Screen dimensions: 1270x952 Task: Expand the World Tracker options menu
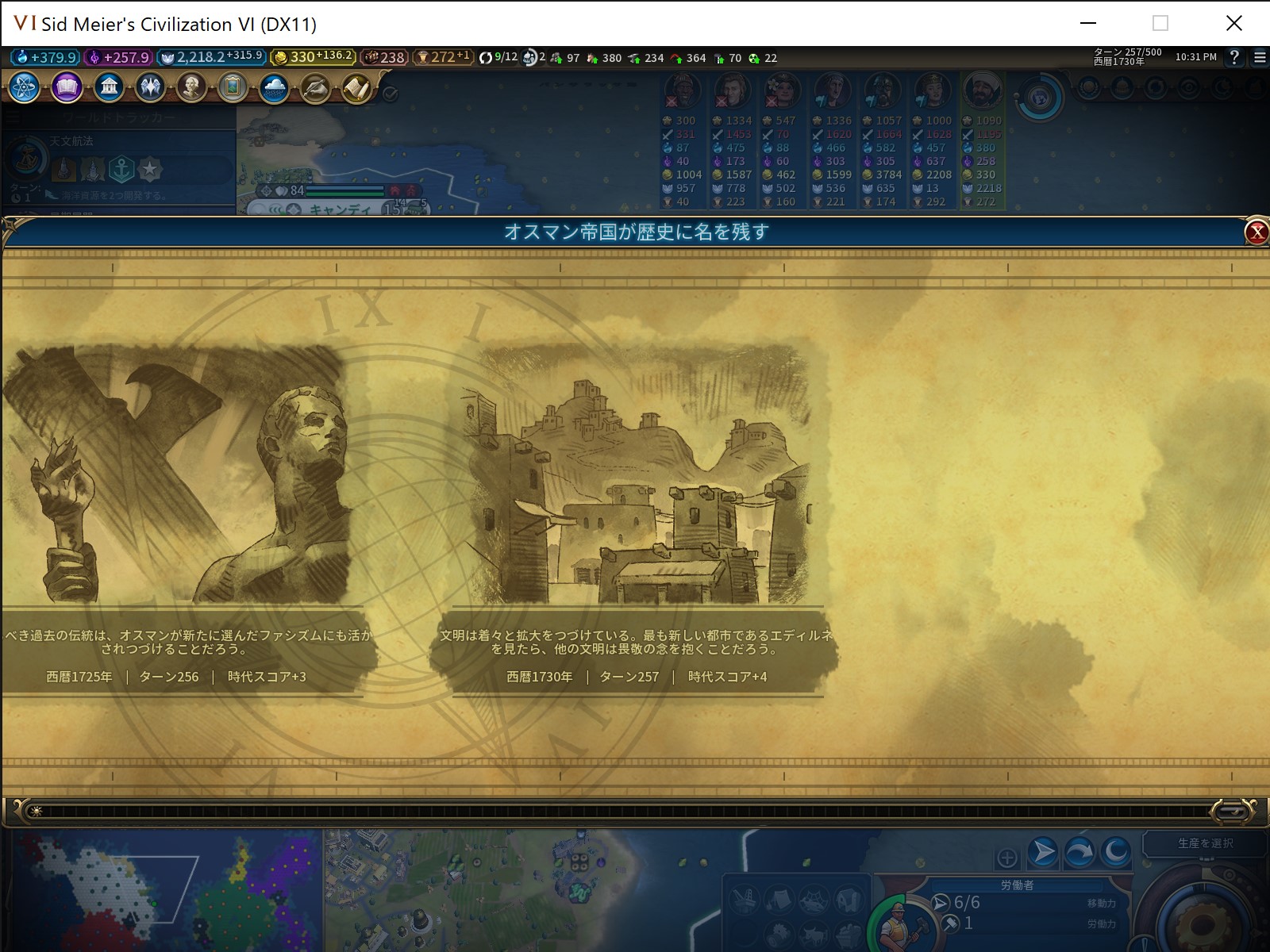coord(11,115)
